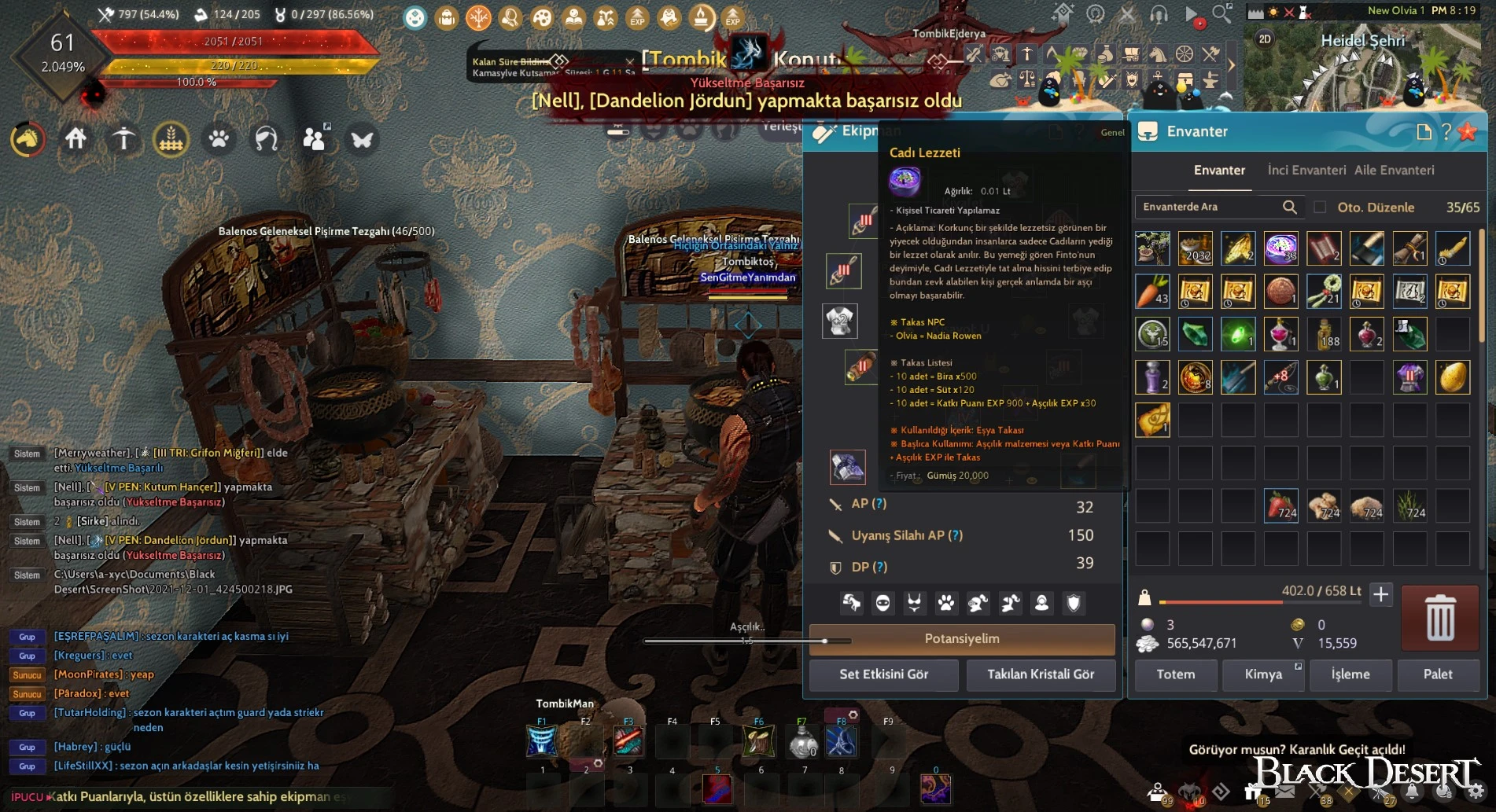Click the horse mount icon
Viewport: 1496px width, 812px height.
point(28,139)
